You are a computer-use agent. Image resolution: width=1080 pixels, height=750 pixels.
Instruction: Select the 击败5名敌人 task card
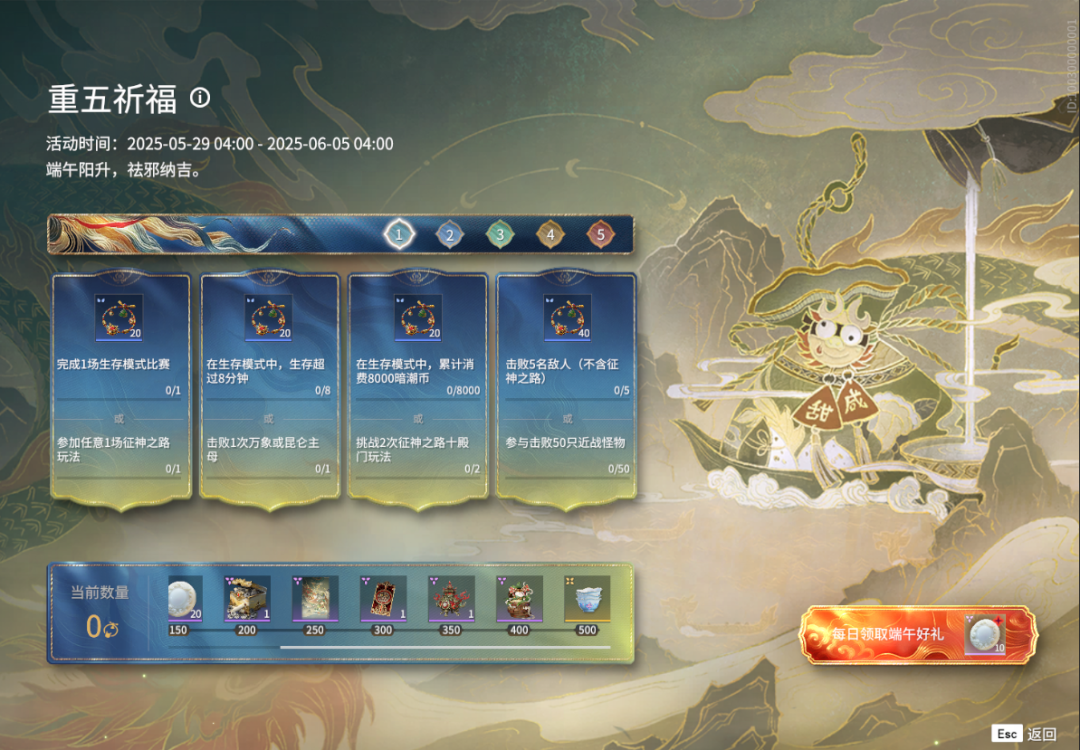coord(567,385)
